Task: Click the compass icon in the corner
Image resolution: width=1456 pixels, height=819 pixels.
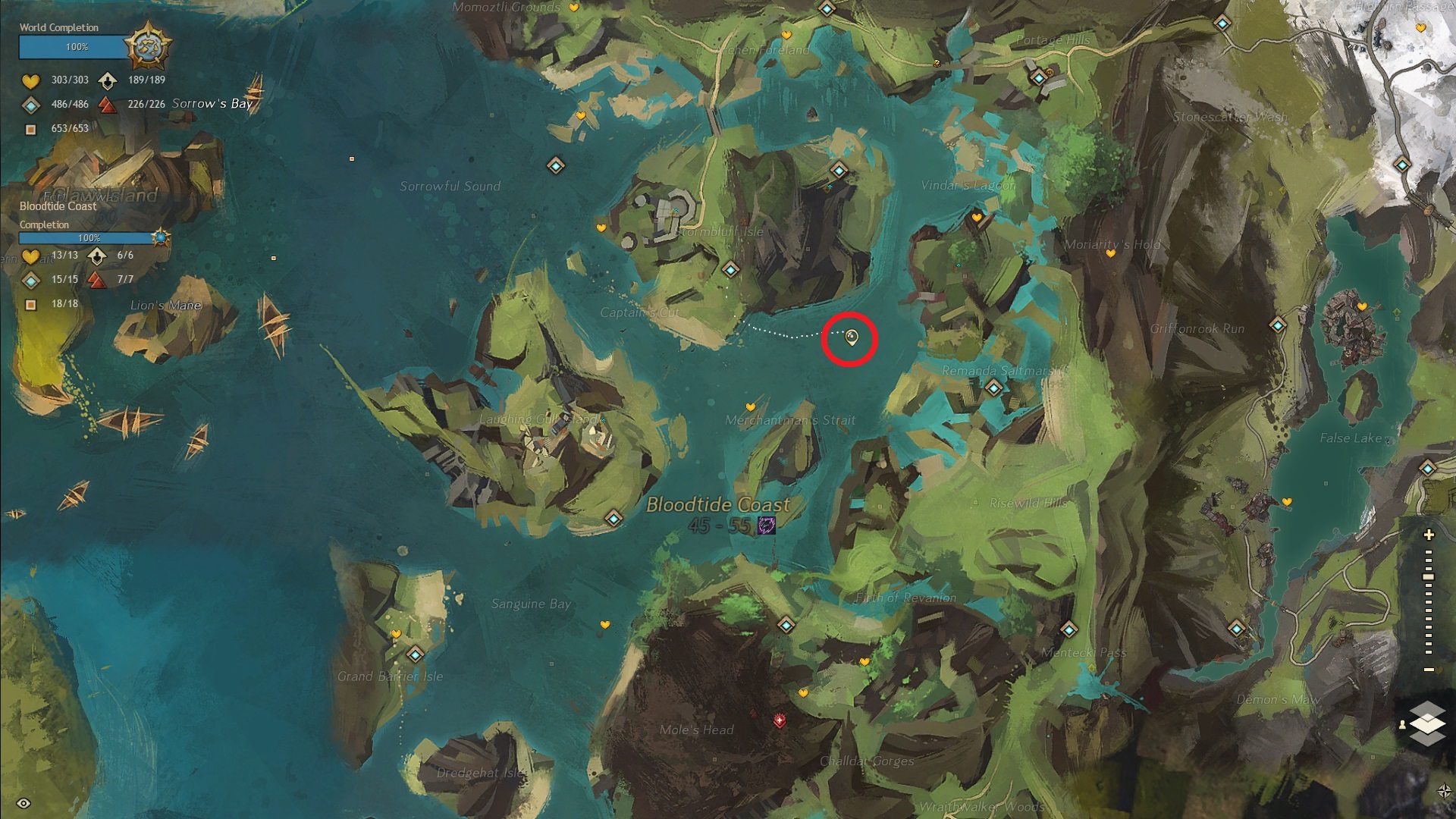Action: pos(1444,791)
